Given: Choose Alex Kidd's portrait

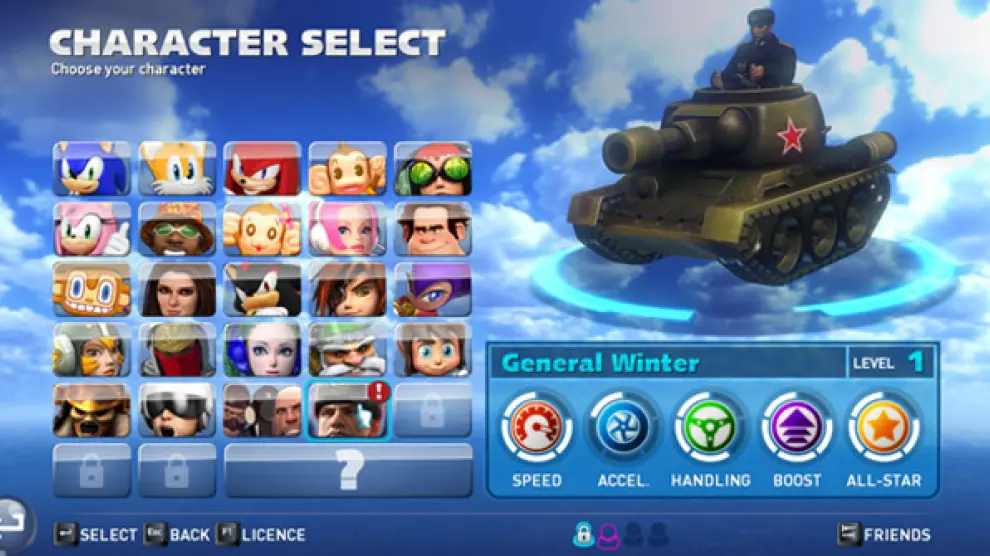Looking at the screenshot, I should pos(432,349).
